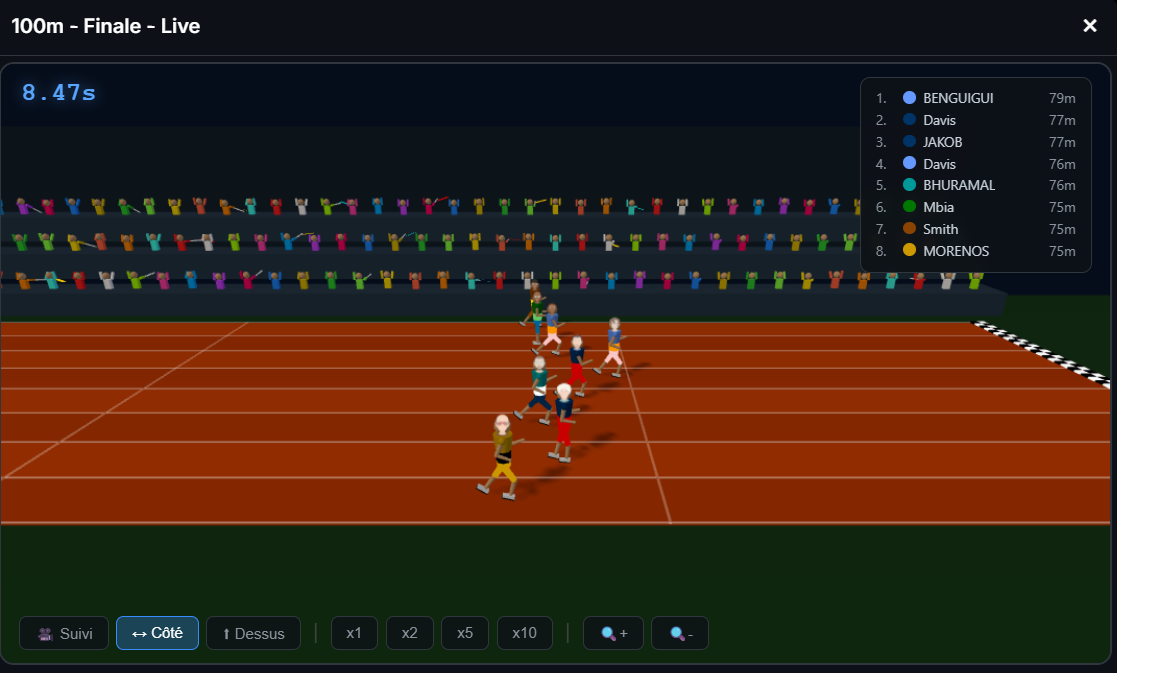Set playback speed to x5
The width and height of the screenshot is (1152, 673).
[464, 633]
